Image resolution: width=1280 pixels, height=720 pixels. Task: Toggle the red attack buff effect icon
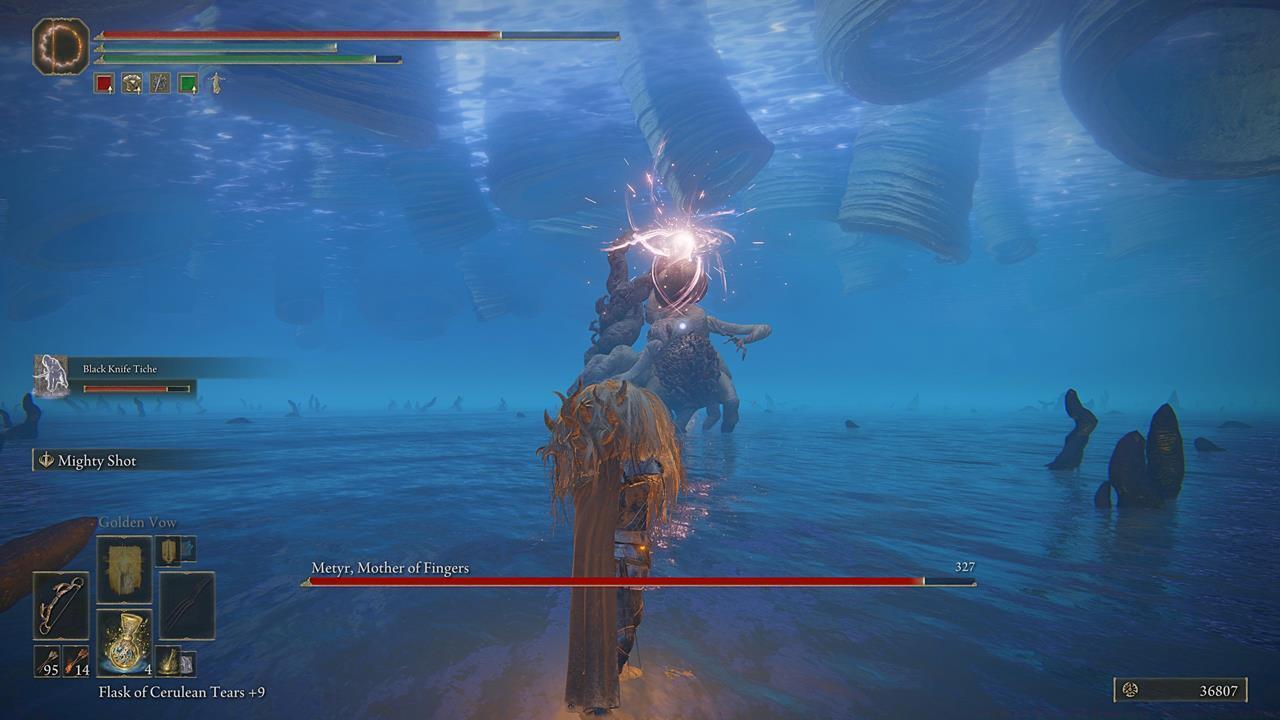[x=102, y=84]
